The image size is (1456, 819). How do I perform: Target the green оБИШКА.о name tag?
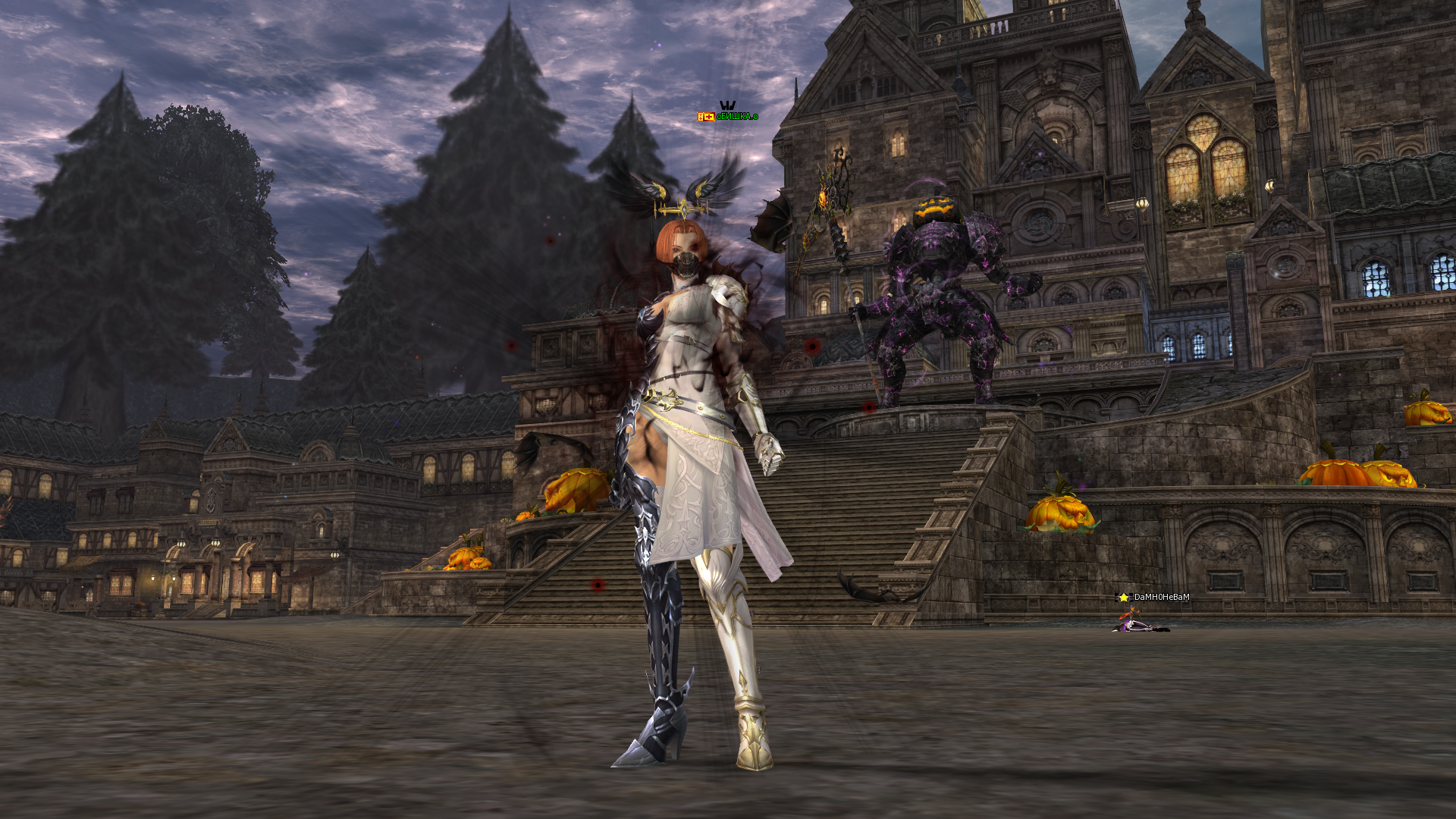point(736,117)
